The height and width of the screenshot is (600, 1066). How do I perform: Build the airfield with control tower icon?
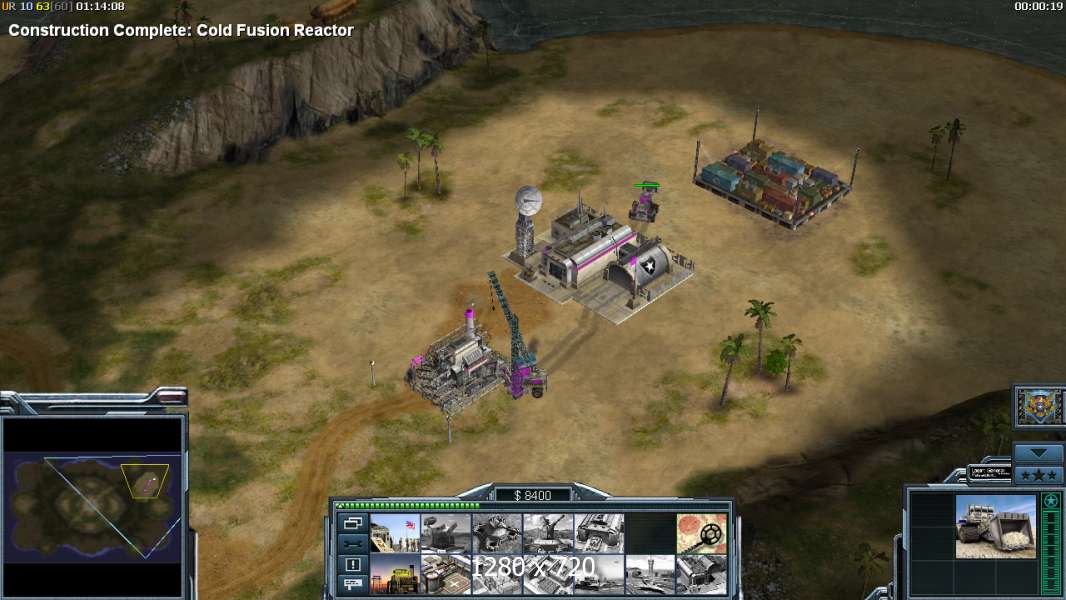tap(649, 574)
